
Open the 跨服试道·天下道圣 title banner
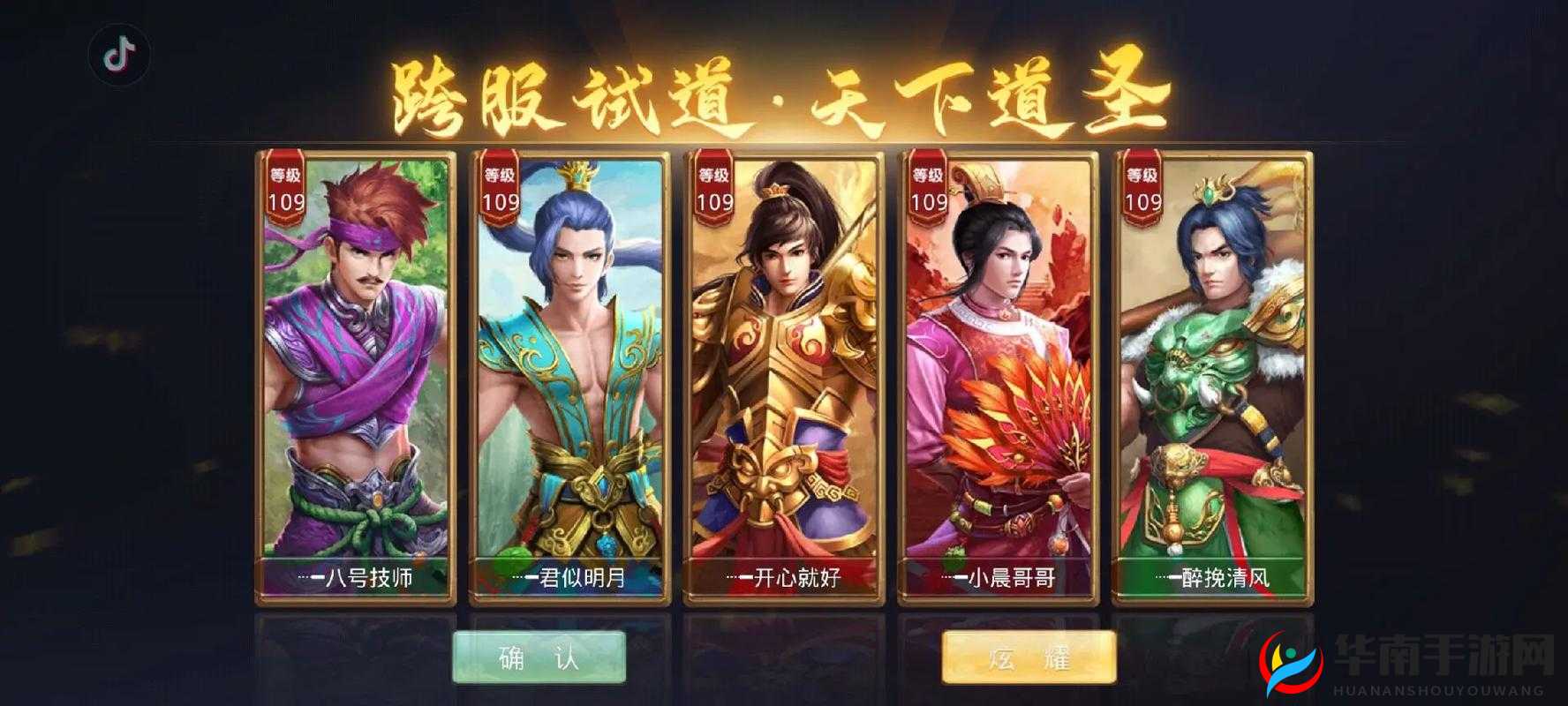pyautogui.click(x=781, y=93)
